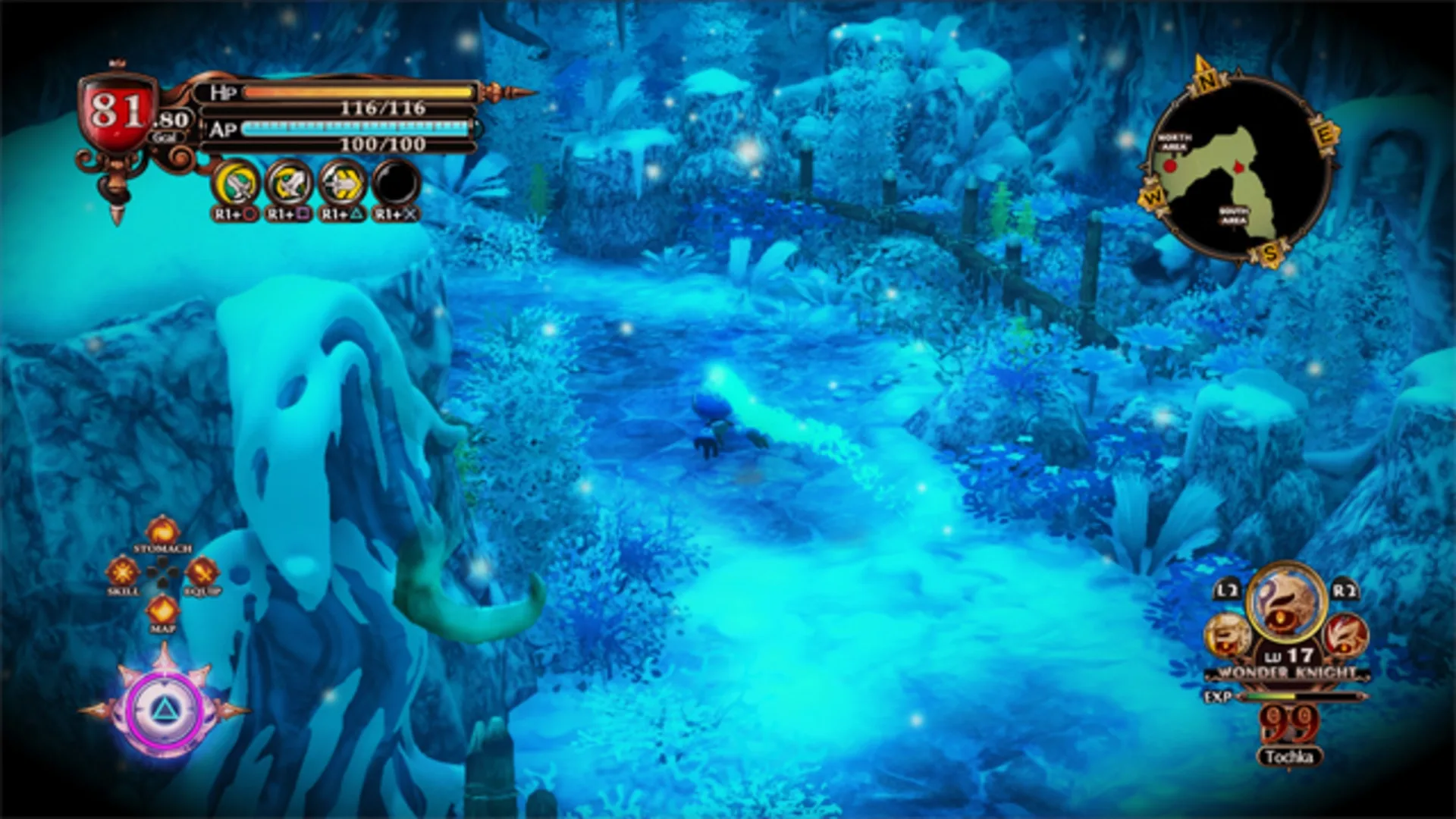Click the WONDER KNIGHT title banner

pyautogui.click(x=1285, y=673)
